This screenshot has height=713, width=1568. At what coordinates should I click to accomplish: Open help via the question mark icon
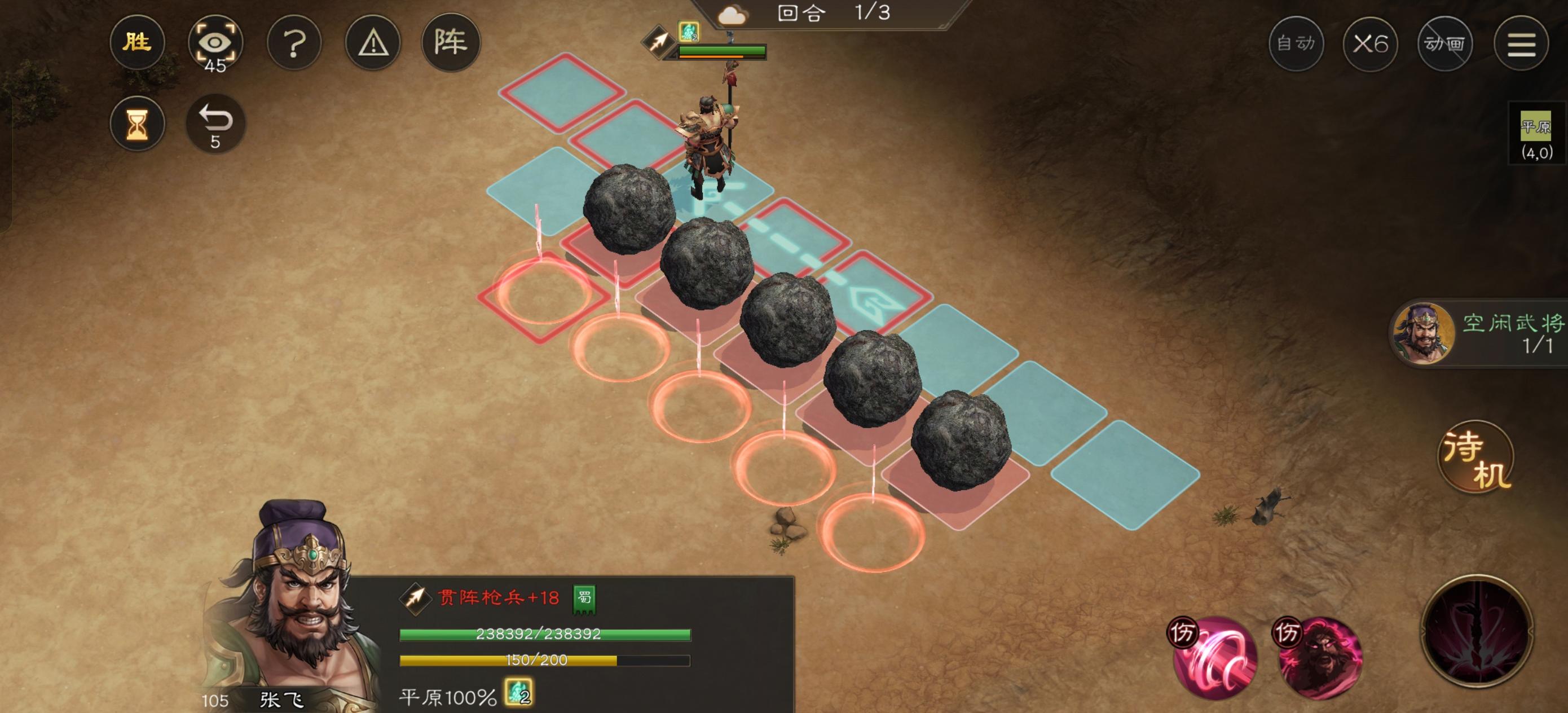(294, 43)
